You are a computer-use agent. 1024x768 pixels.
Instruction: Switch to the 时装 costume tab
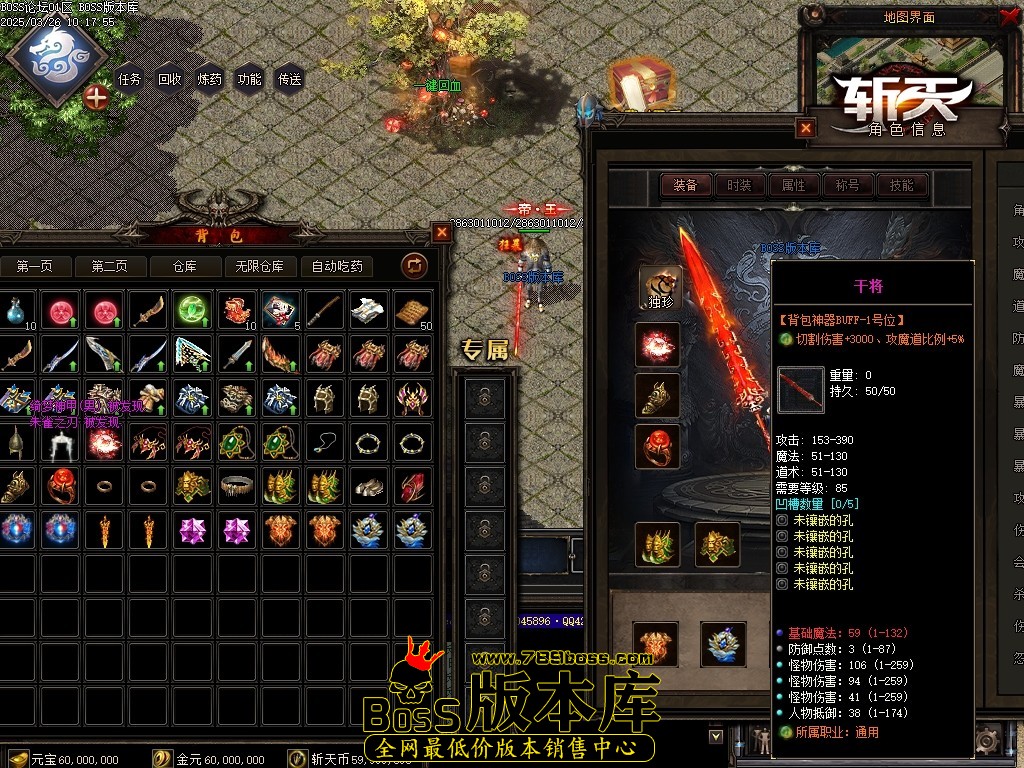coord(739,185)
